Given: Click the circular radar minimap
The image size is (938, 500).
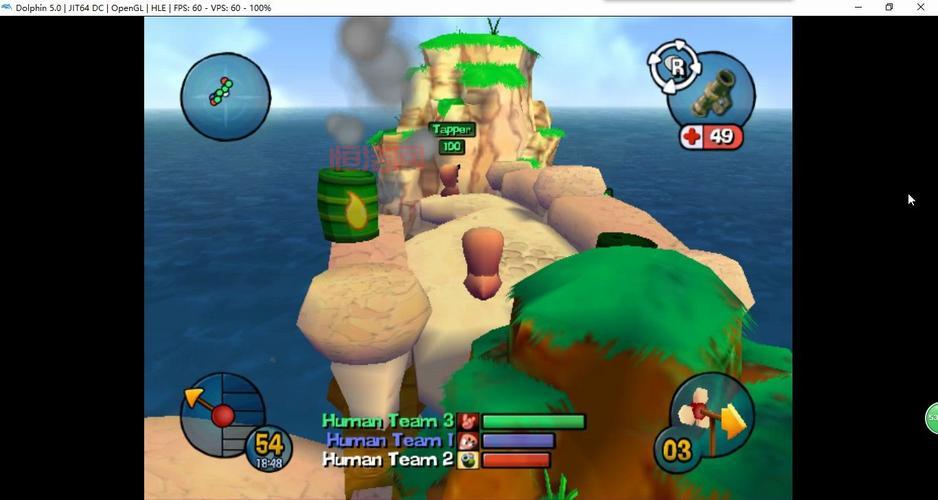Looking at the screenshot, I should coord(225,96).
